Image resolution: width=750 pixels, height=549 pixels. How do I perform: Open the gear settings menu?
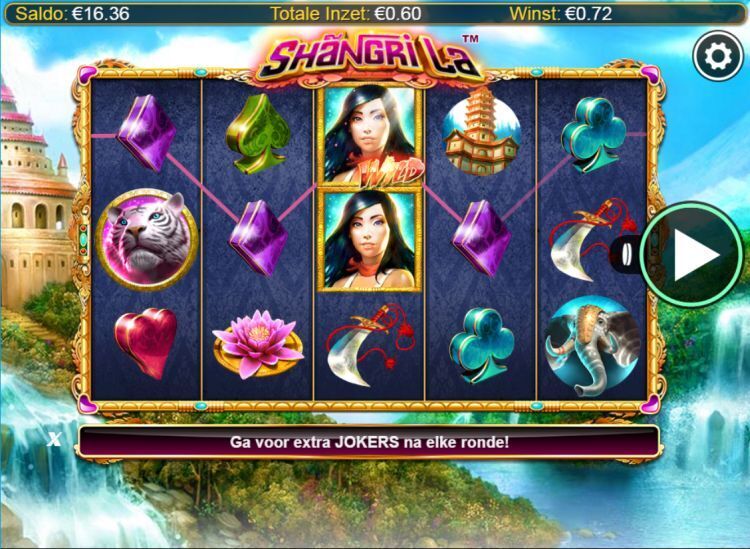pyautogui.click(x=715, y=58)
